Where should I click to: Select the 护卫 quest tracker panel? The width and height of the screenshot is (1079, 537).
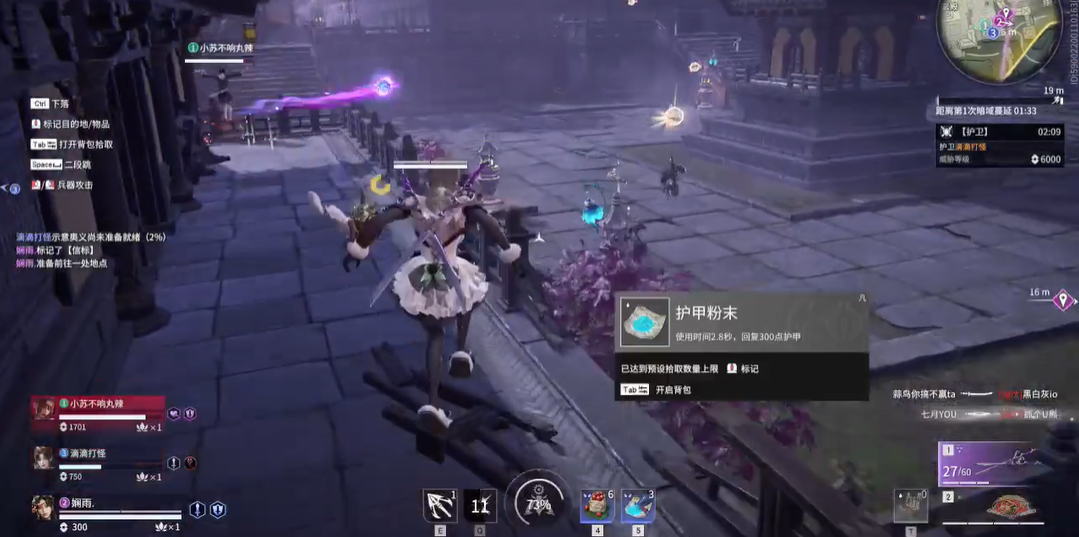998,145
